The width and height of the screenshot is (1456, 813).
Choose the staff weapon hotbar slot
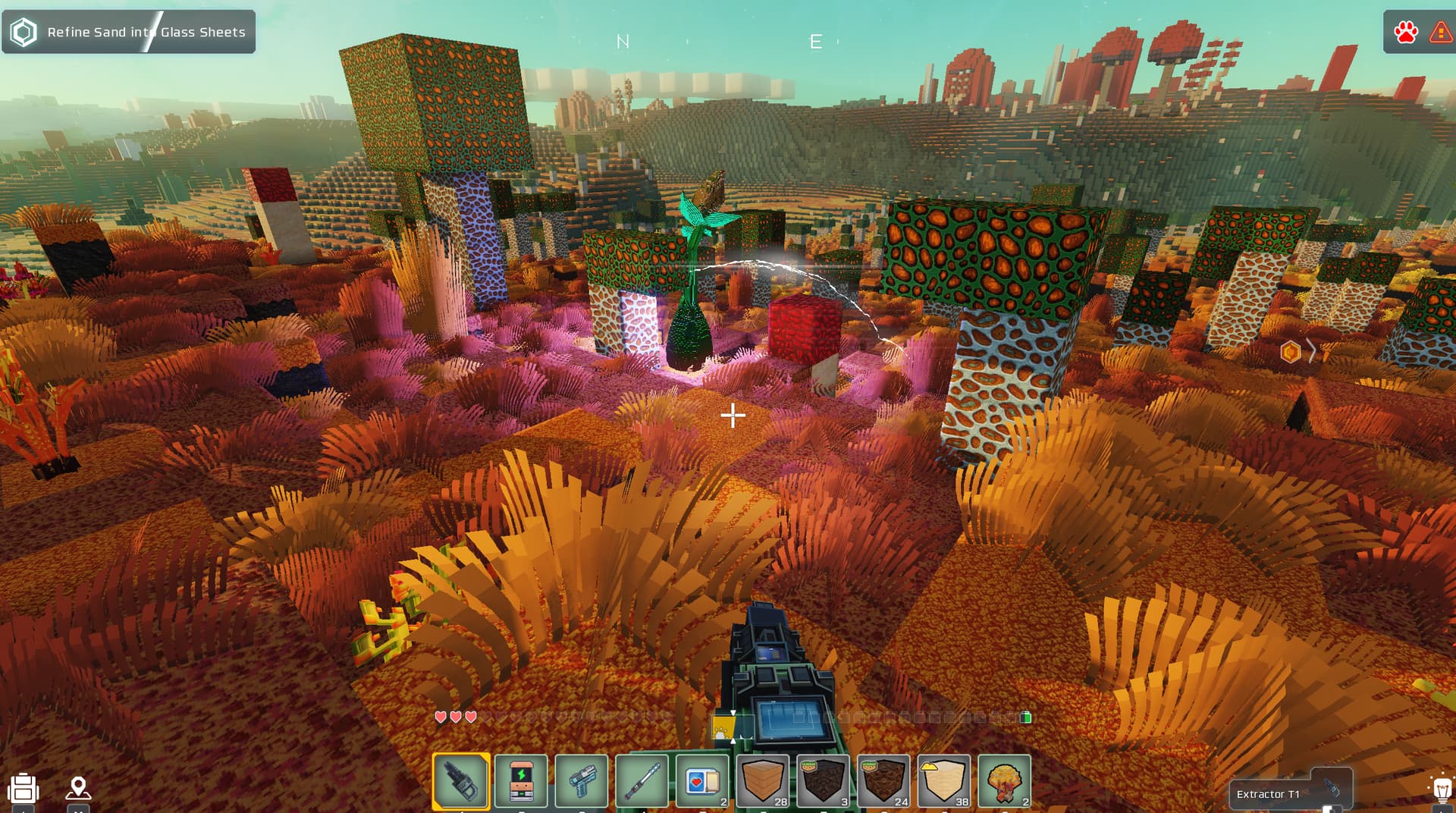[x=642, y=780]
